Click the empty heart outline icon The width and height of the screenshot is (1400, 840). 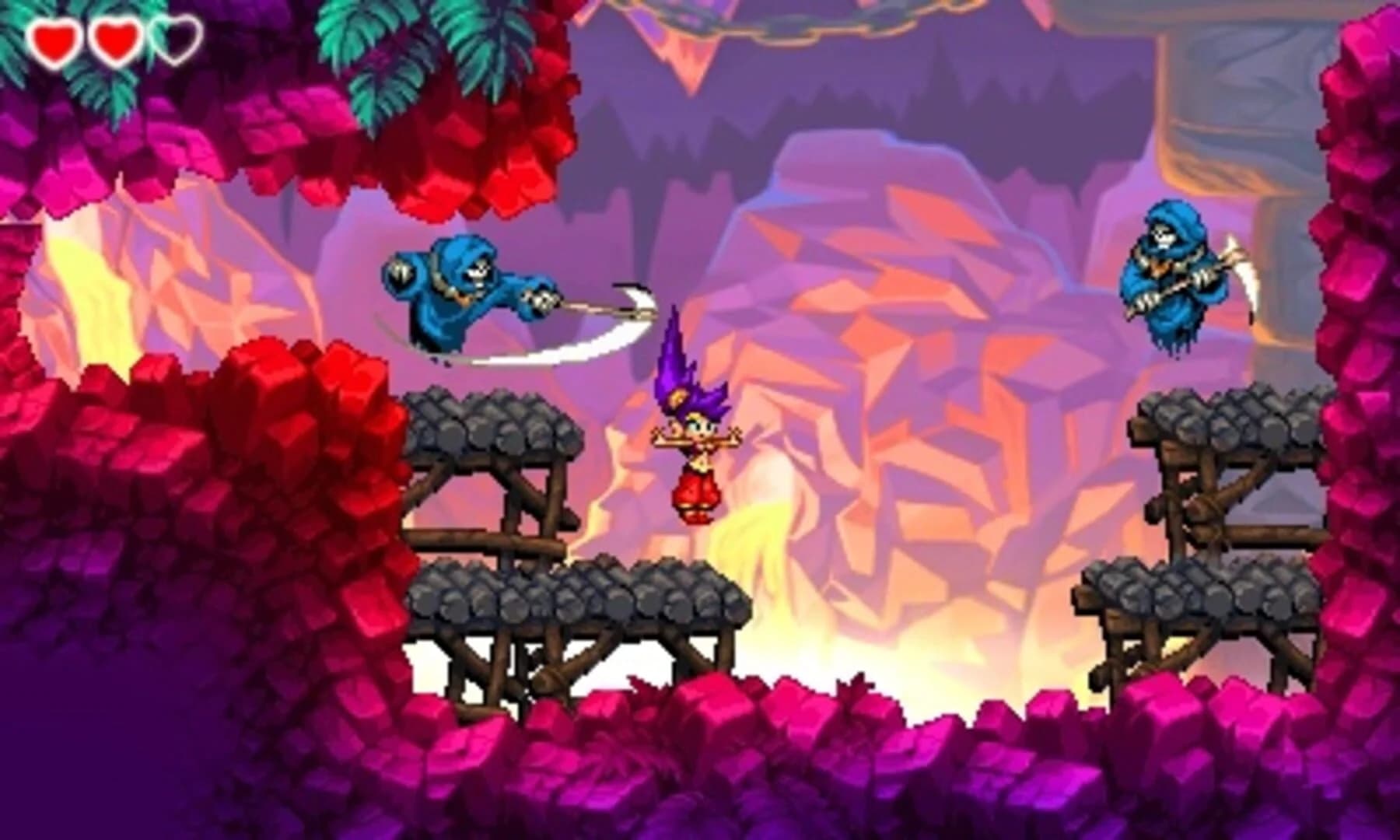coord(177,40)
